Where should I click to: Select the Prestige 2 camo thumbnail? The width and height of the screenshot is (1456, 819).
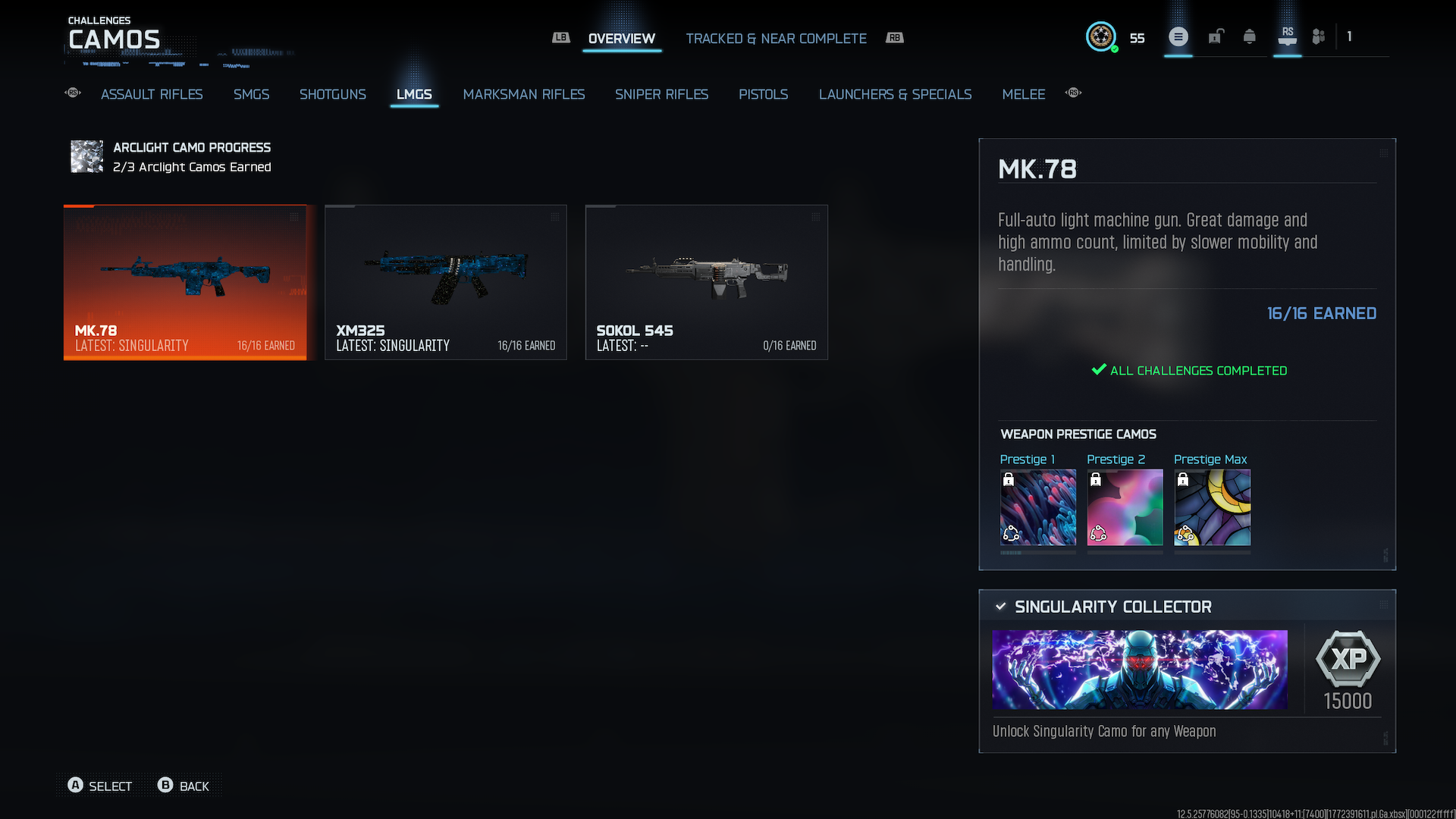click(x=1125, y=507)
